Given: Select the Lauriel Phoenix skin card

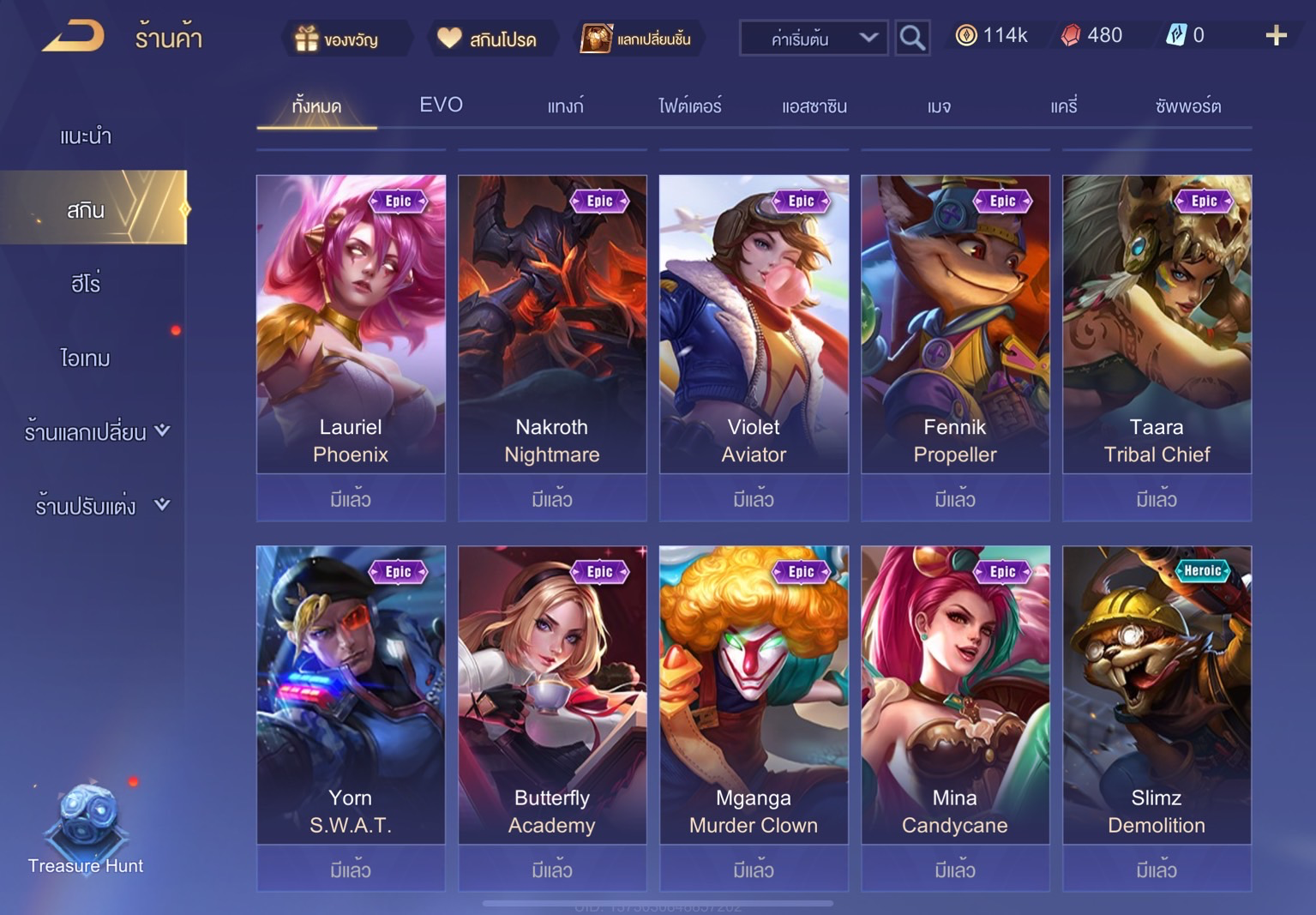Looking at the screenshot, I should pos(351,324).
